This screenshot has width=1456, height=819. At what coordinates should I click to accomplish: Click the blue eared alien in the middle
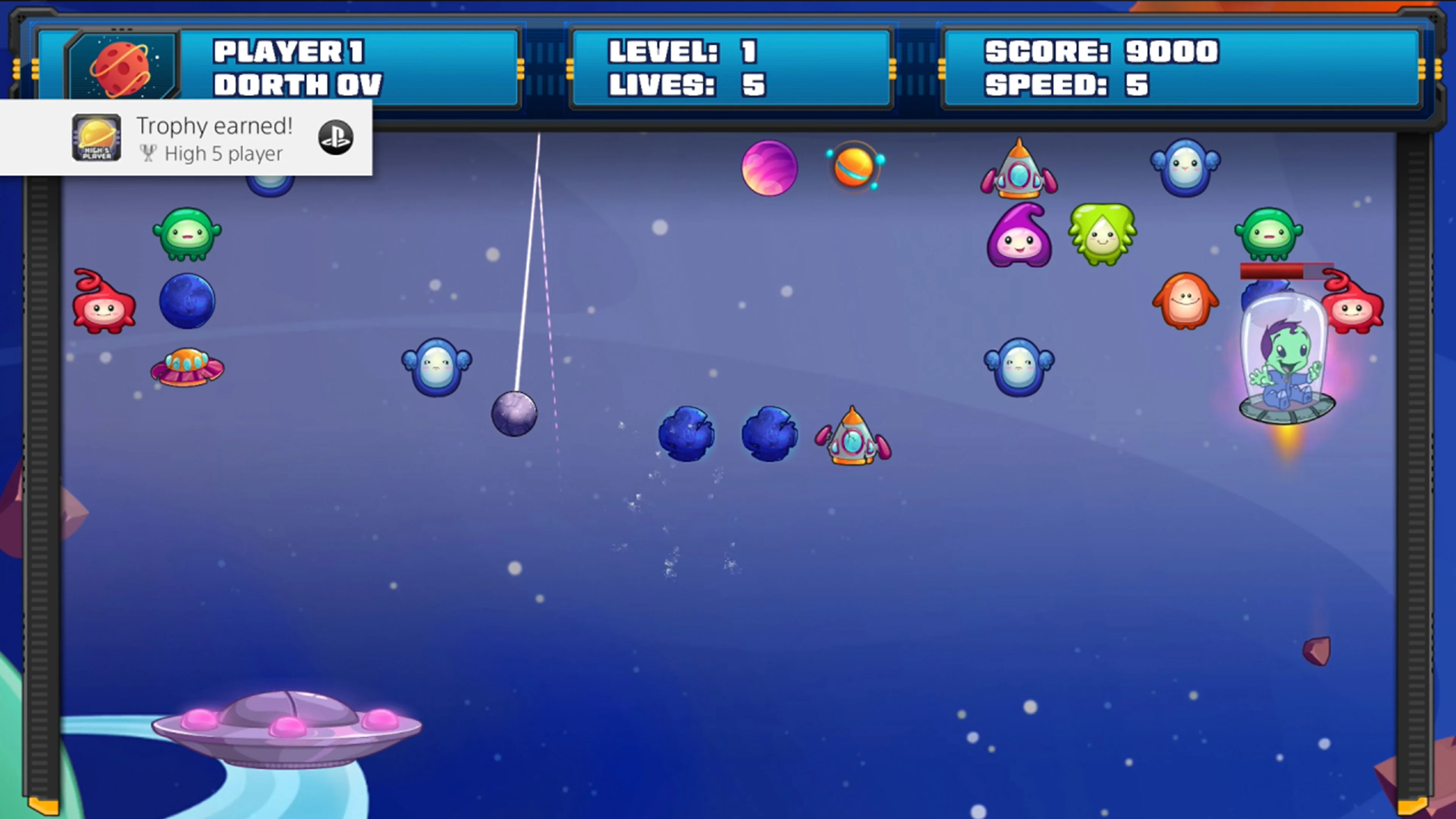[x=436, y=367]
